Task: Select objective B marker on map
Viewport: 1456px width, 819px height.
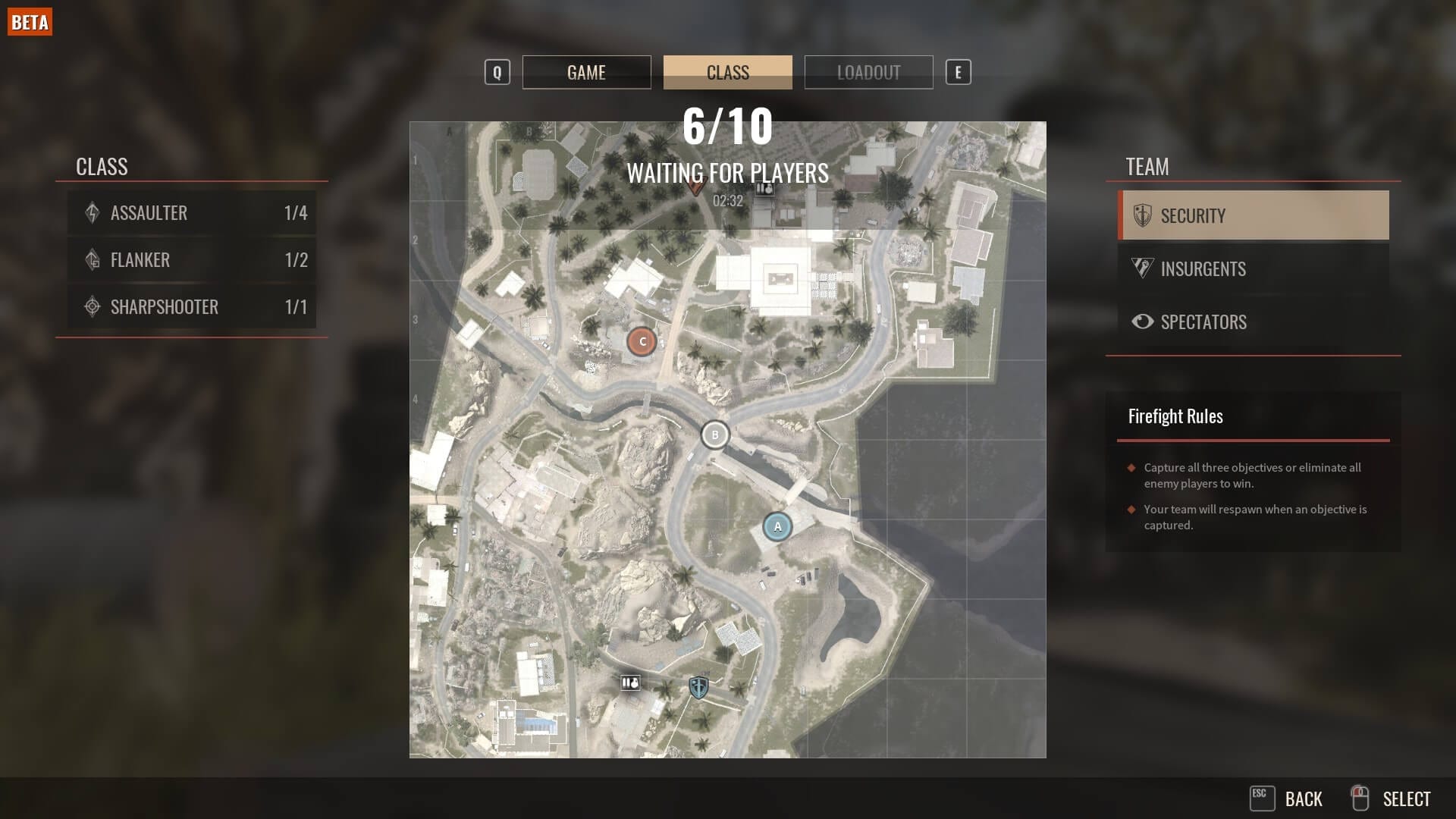Action: (714, 435)
